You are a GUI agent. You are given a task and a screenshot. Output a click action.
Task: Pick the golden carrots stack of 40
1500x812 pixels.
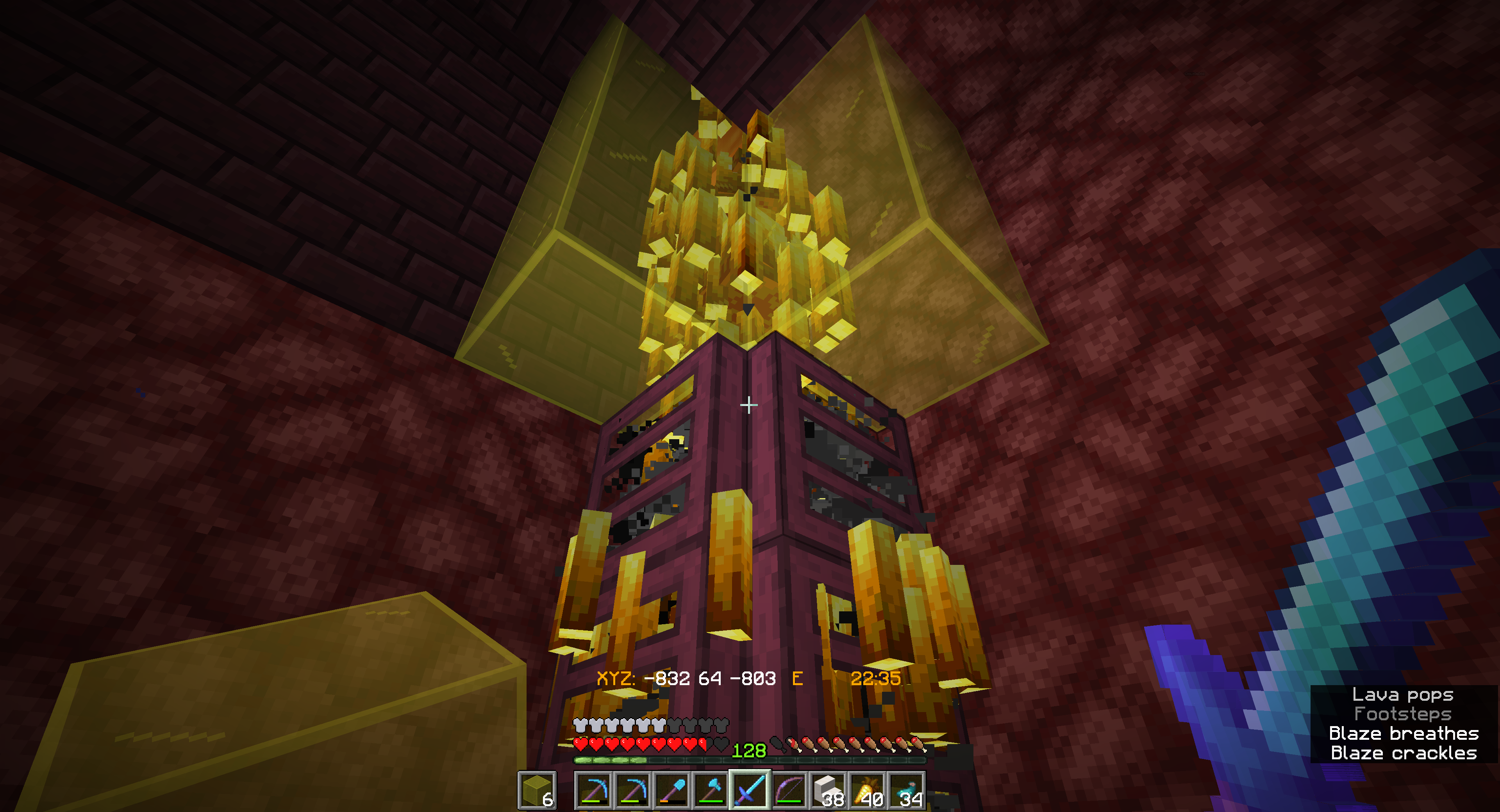pyautogui.click(x=867, y=791)
